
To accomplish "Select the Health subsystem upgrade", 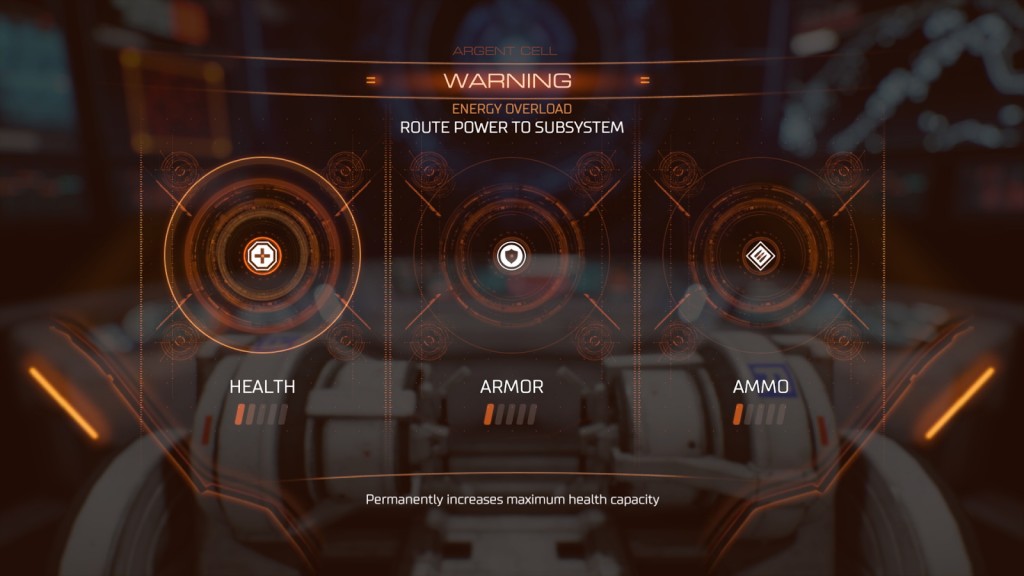I will 262,256.
